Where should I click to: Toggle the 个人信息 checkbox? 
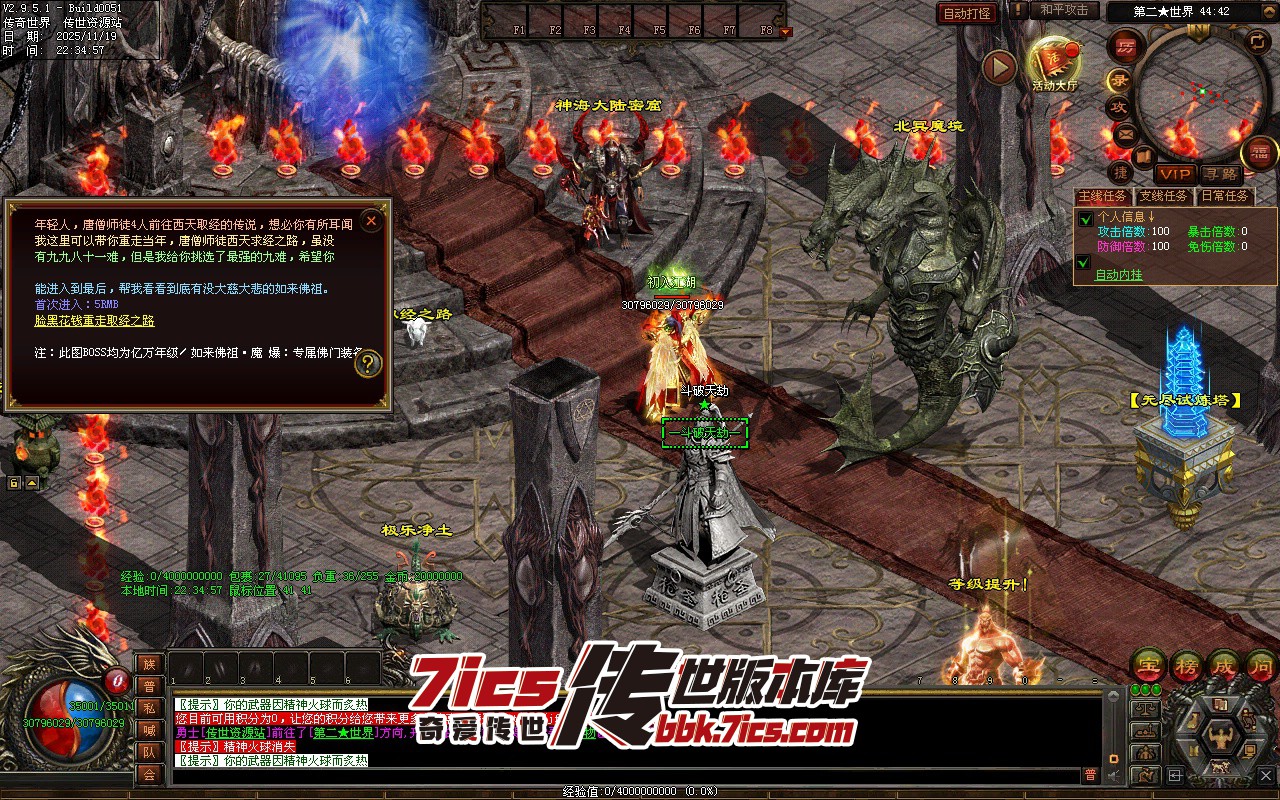(1085, 219)
